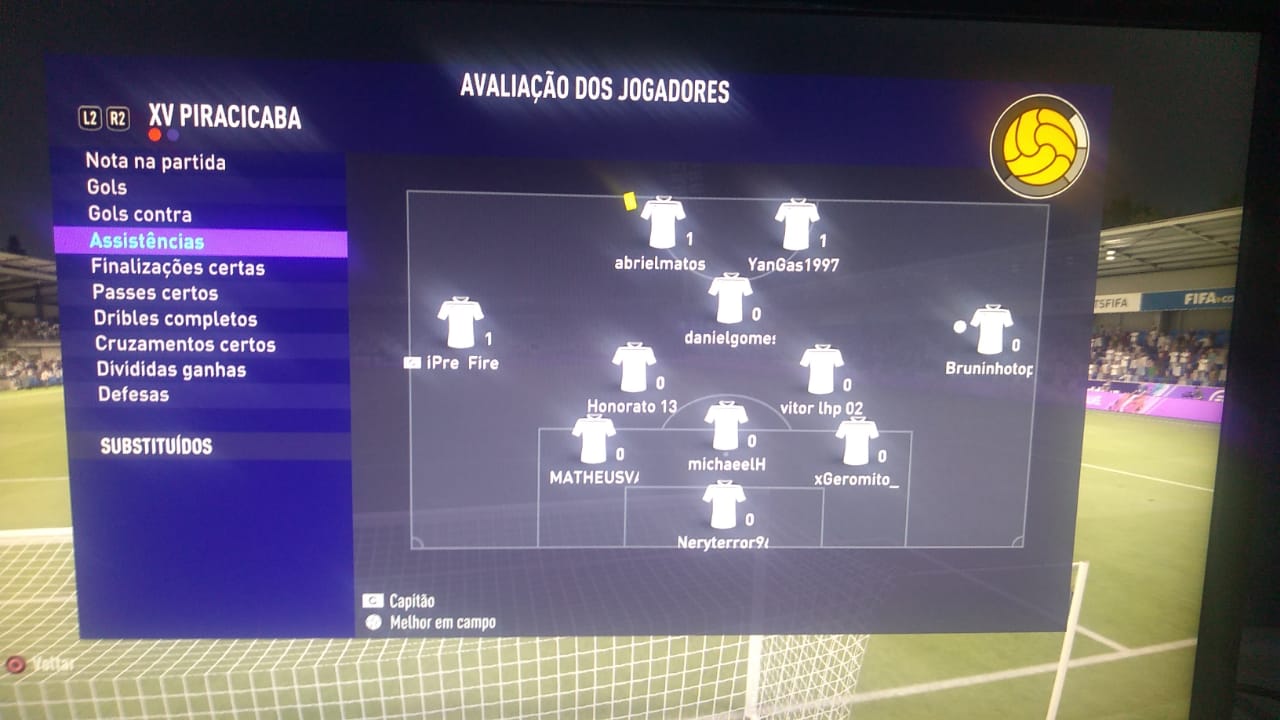1280x720 pixels.
Task: Select xGeromito_ defender shirt
Action: (857, 442)
